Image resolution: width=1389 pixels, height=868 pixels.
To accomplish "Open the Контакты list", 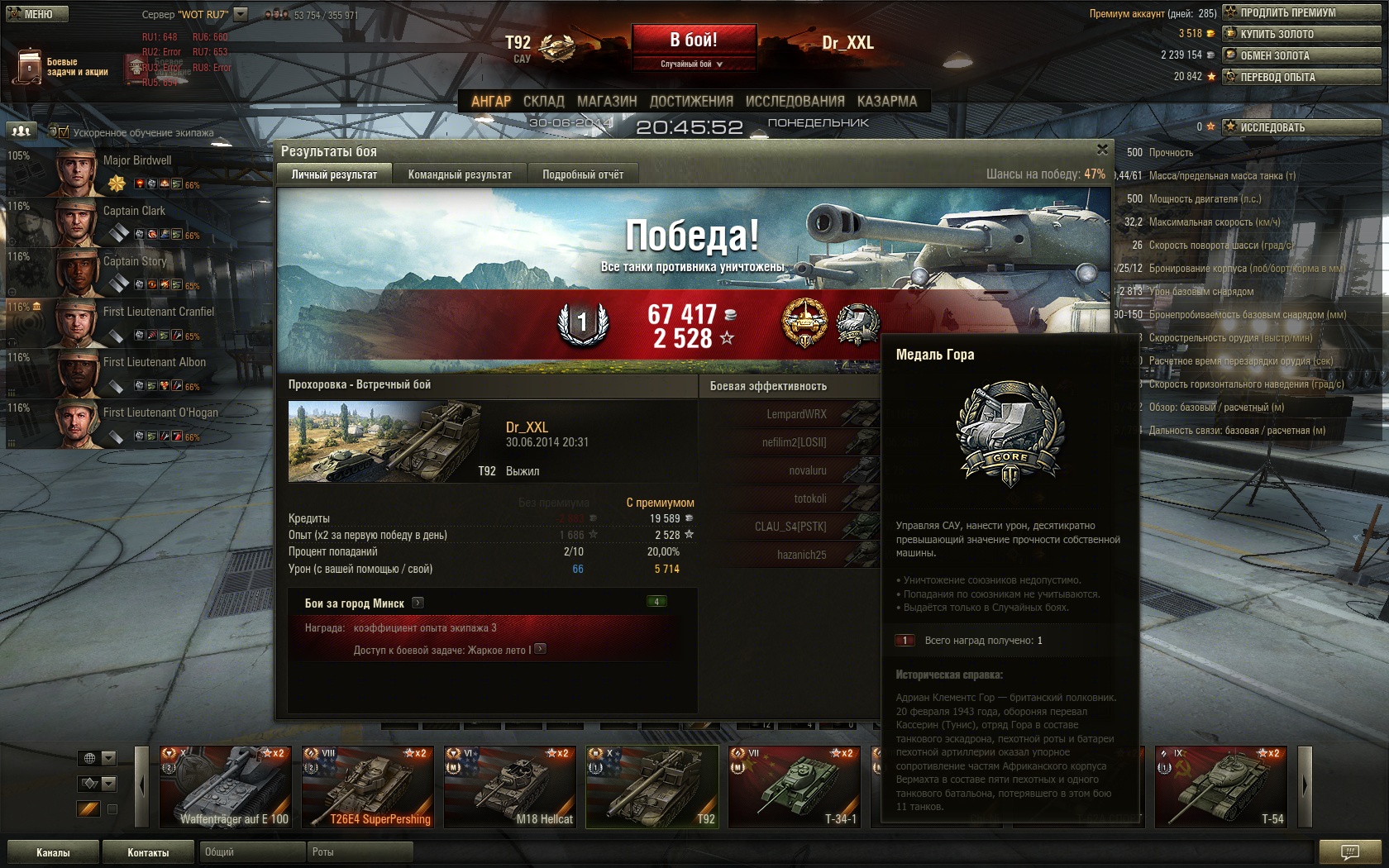I will (x=148, y=852).
